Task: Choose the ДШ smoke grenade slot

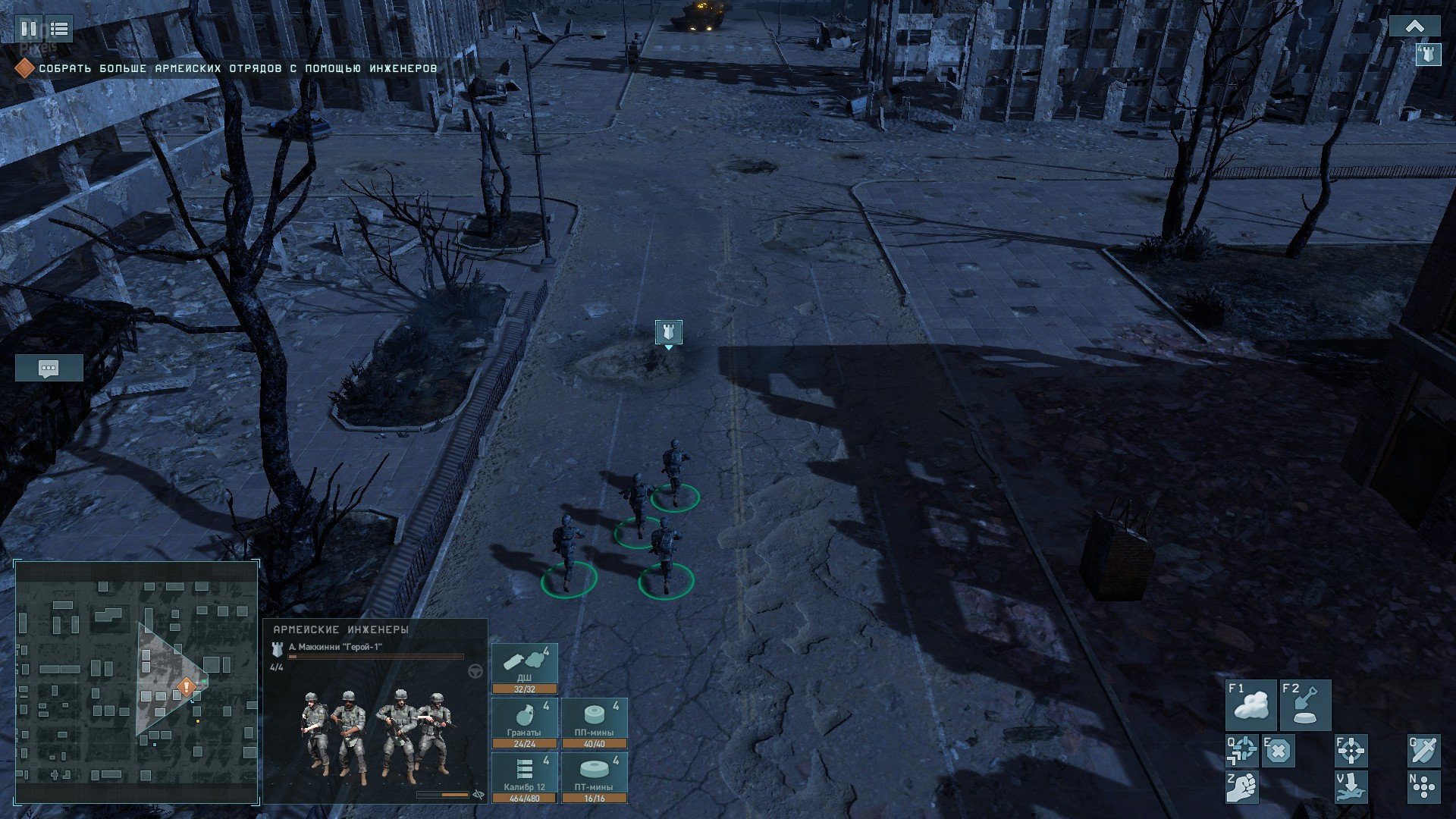Action: click(525, 669)
